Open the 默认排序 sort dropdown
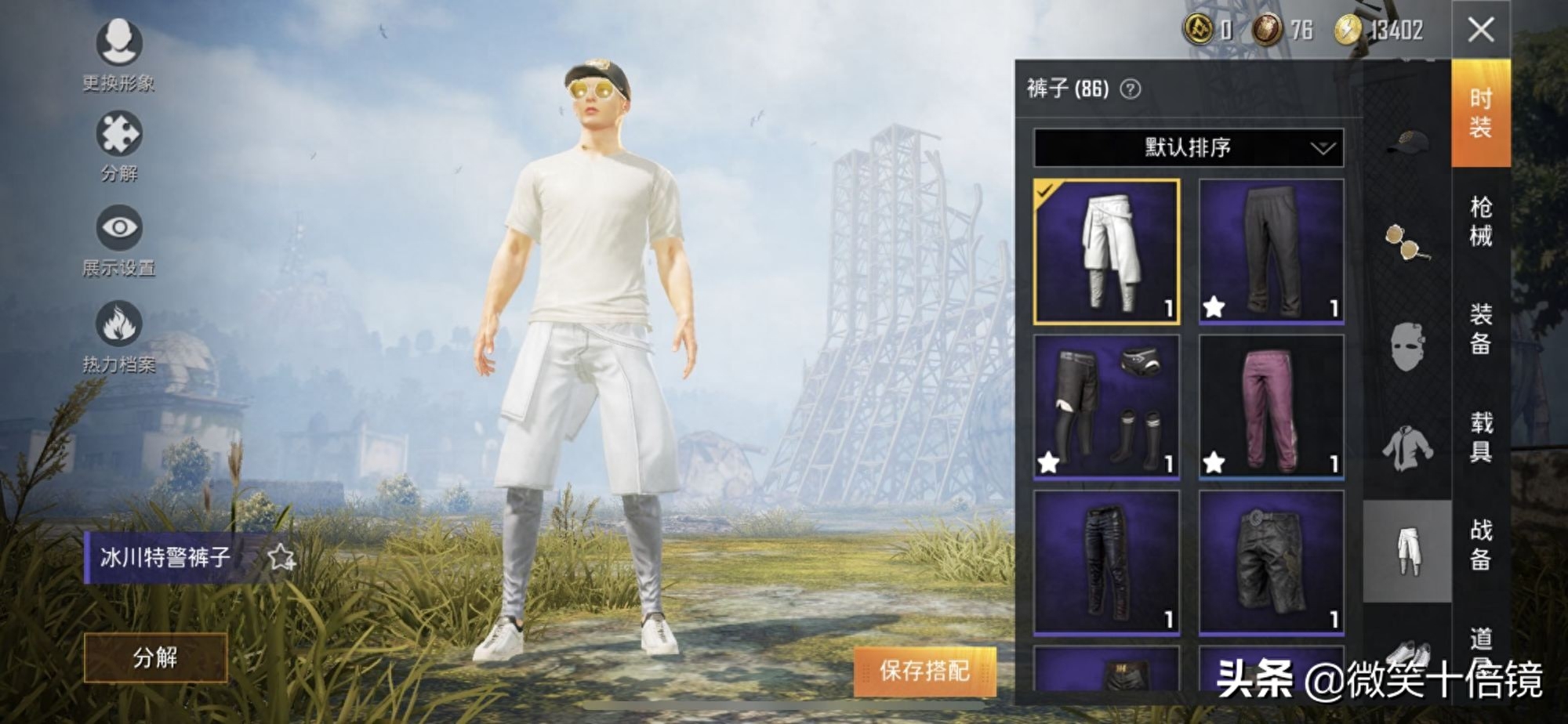 1188,147
